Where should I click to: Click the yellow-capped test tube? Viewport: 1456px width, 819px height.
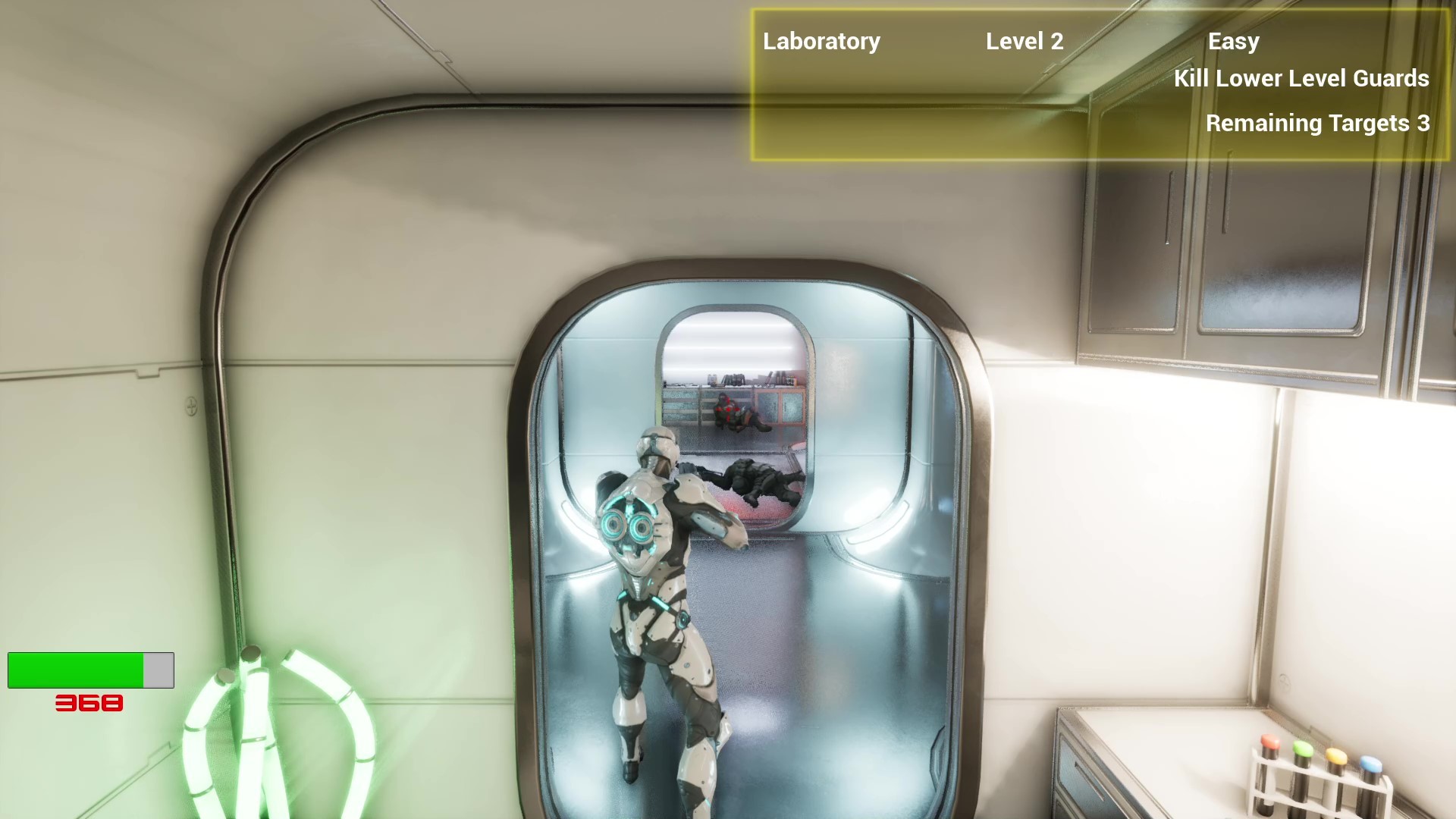point(1336,757)
